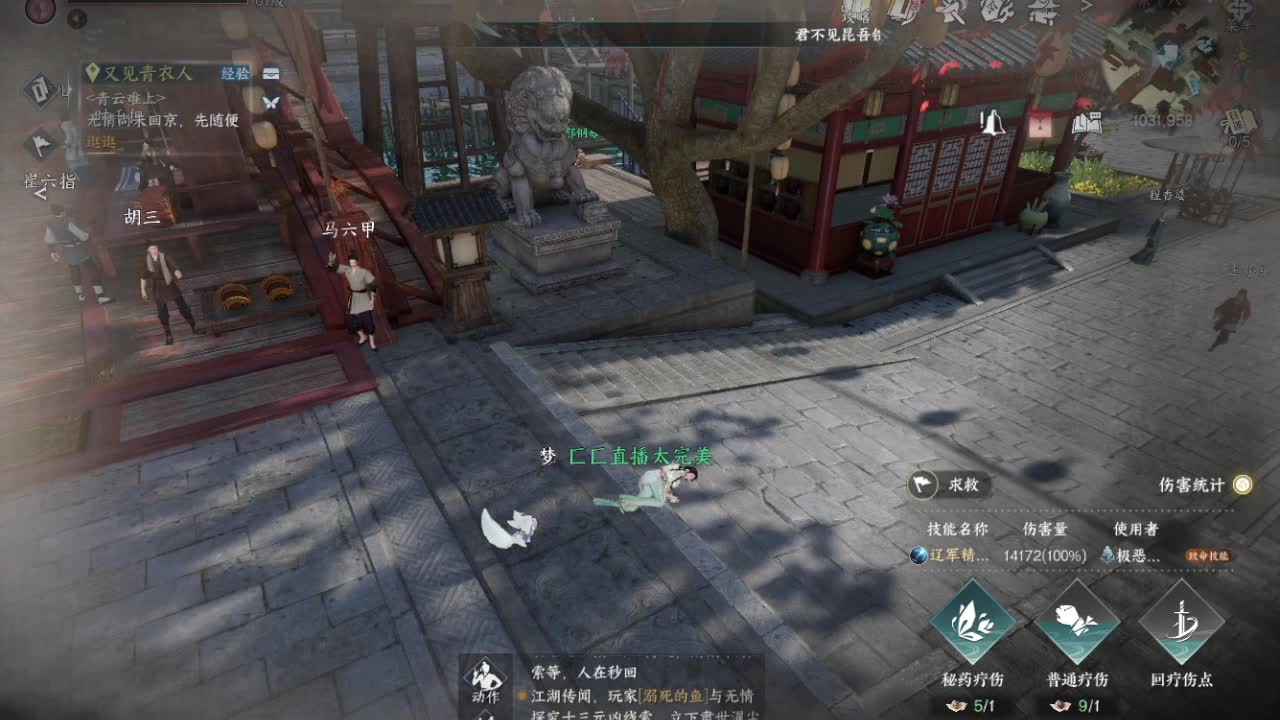Open the chat log book icon
1280x720 pixels.
[1089, 122]
